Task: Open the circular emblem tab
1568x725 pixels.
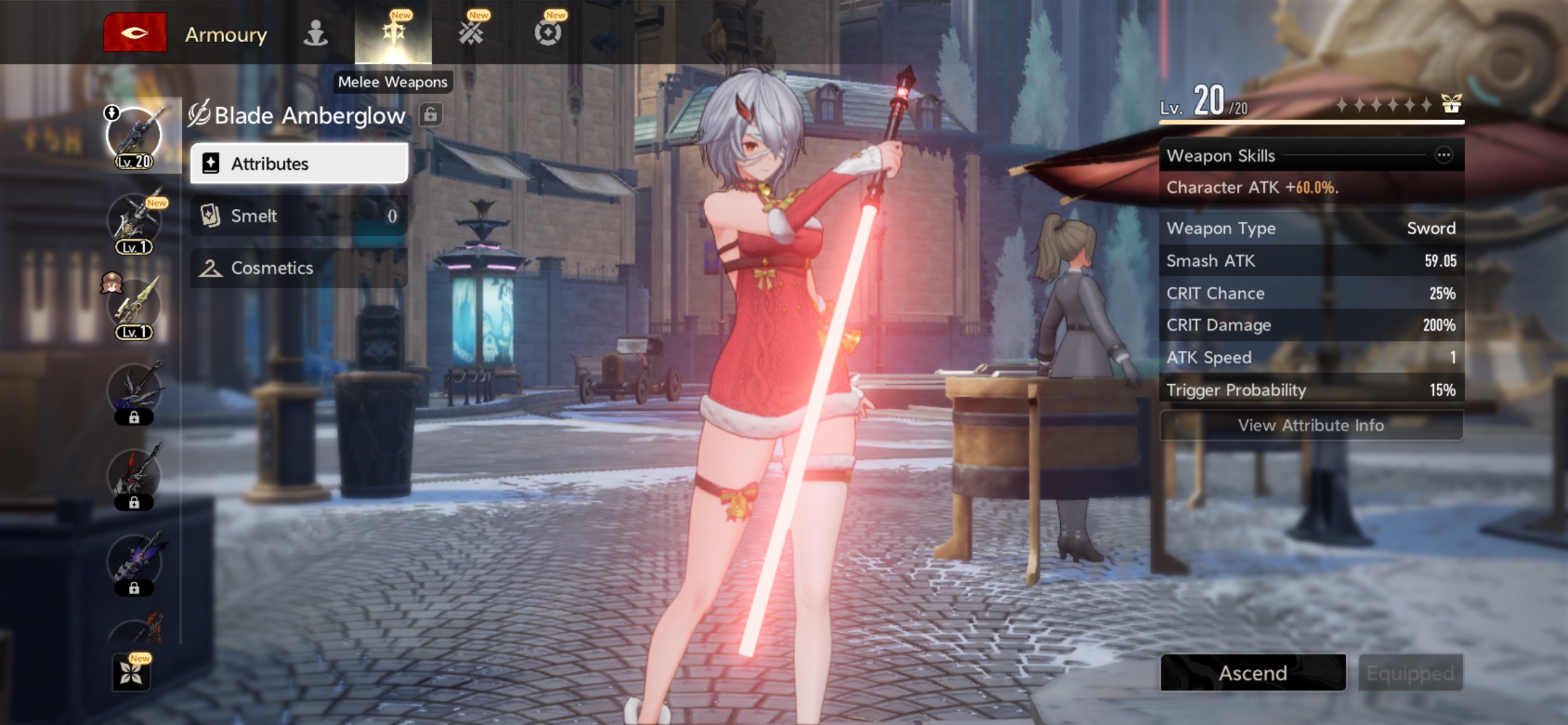Action: pyautogui.click(x=548, y=33)
